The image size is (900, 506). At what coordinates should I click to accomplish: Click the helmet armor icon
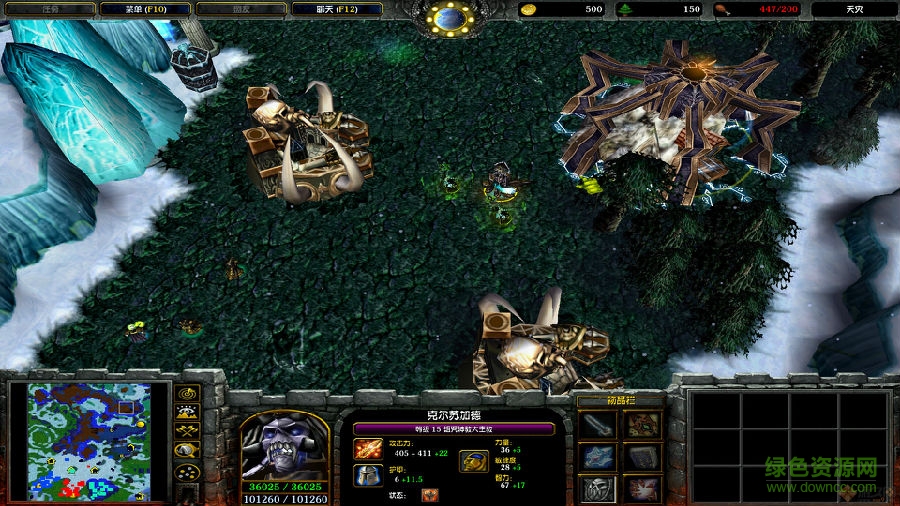tap(368, 475)
